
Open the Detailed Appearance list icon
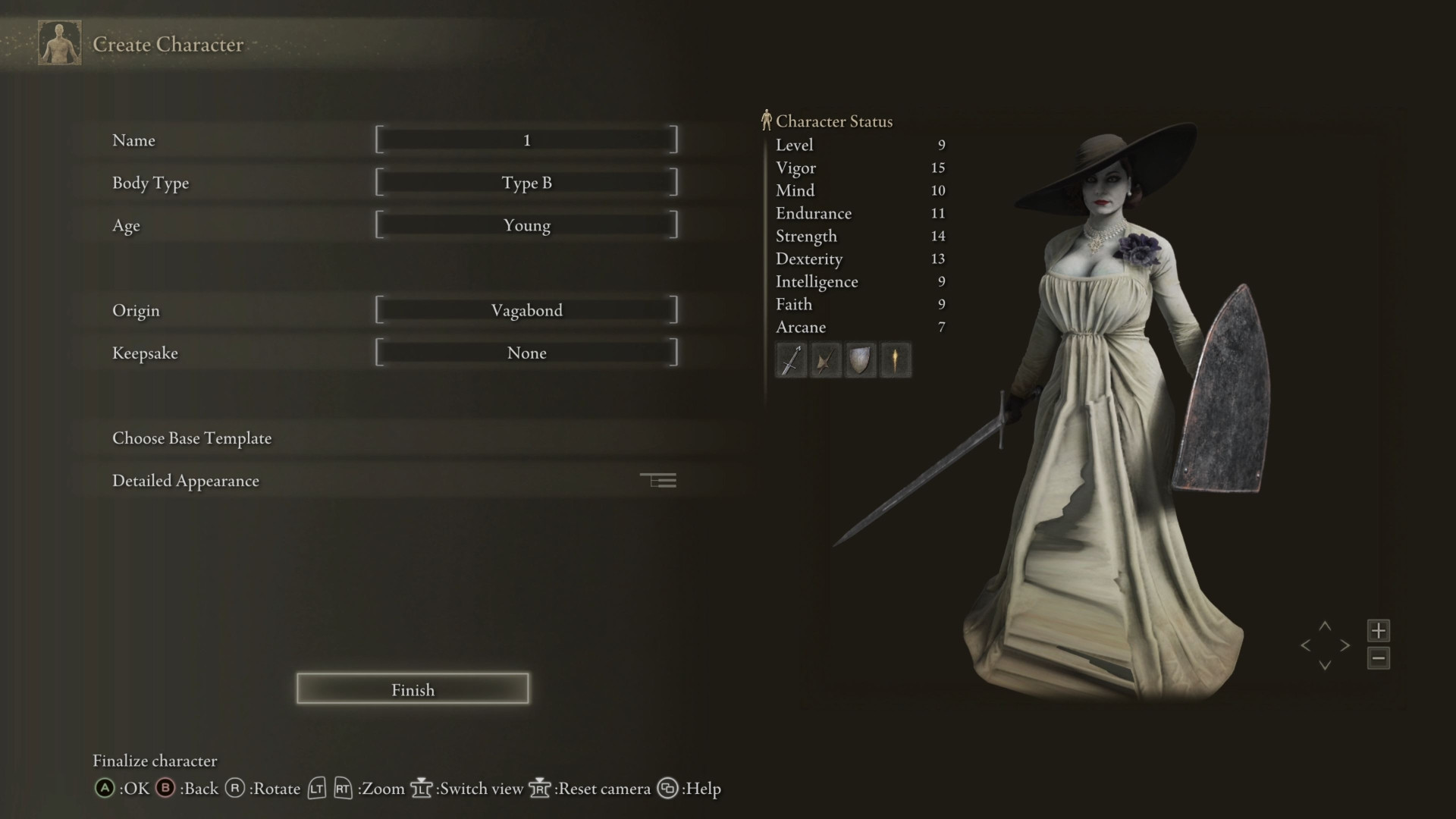[x=658, y=479]
